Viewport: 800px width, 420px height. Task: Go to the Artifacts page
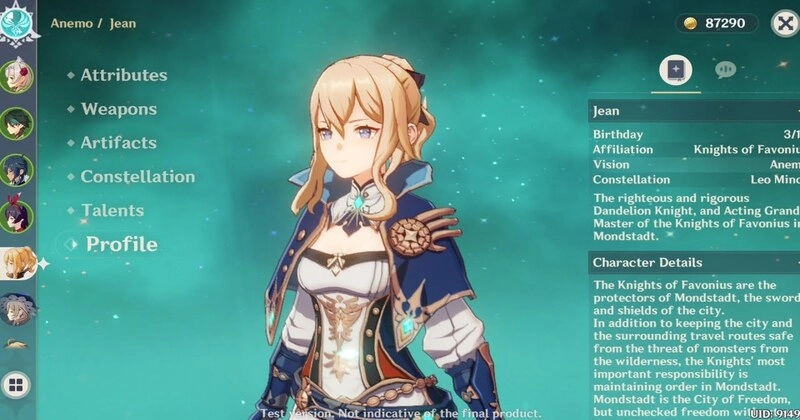pos(118,143)
